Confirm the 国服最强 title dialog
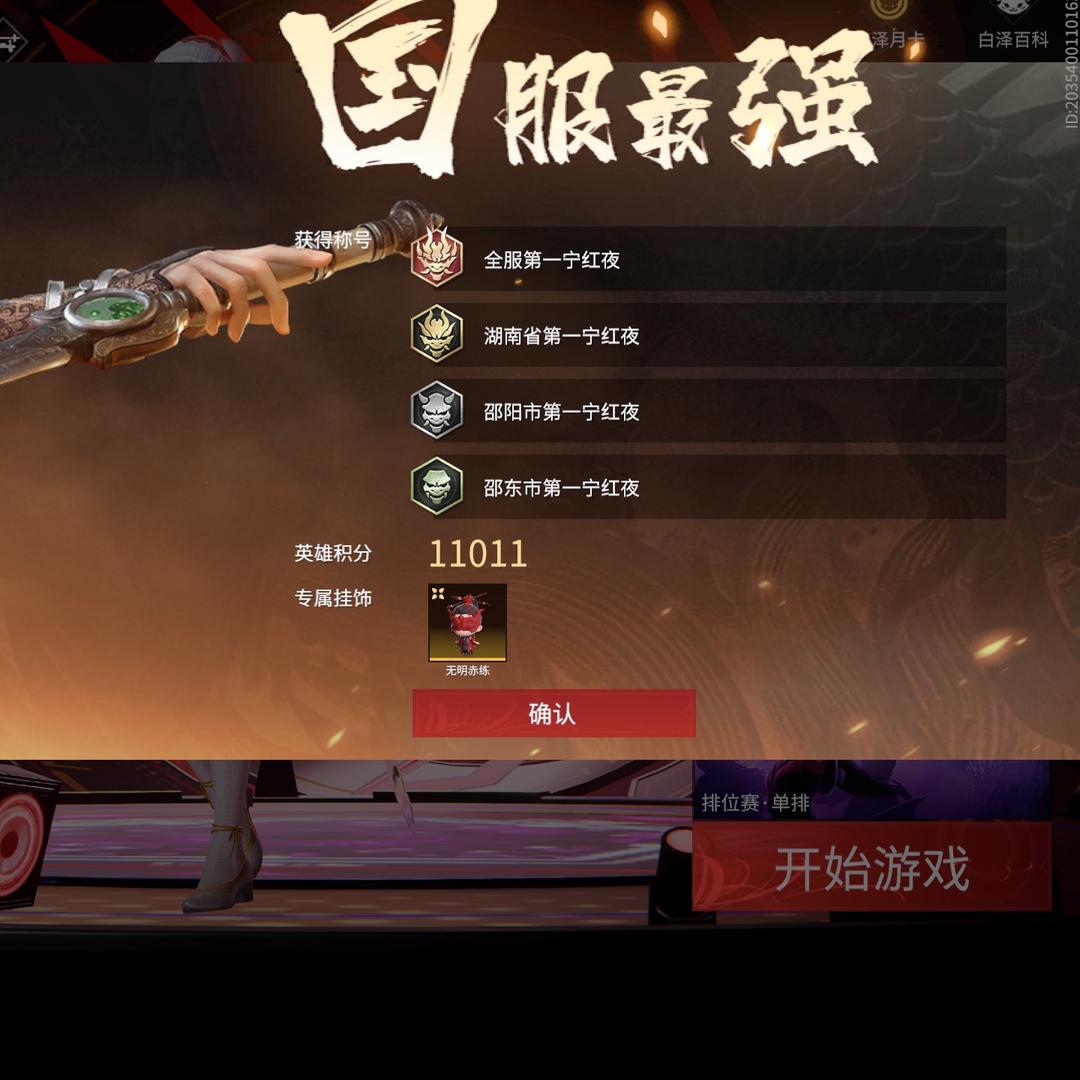This screenshot has height=1080, width=1080. click(553, 714)
